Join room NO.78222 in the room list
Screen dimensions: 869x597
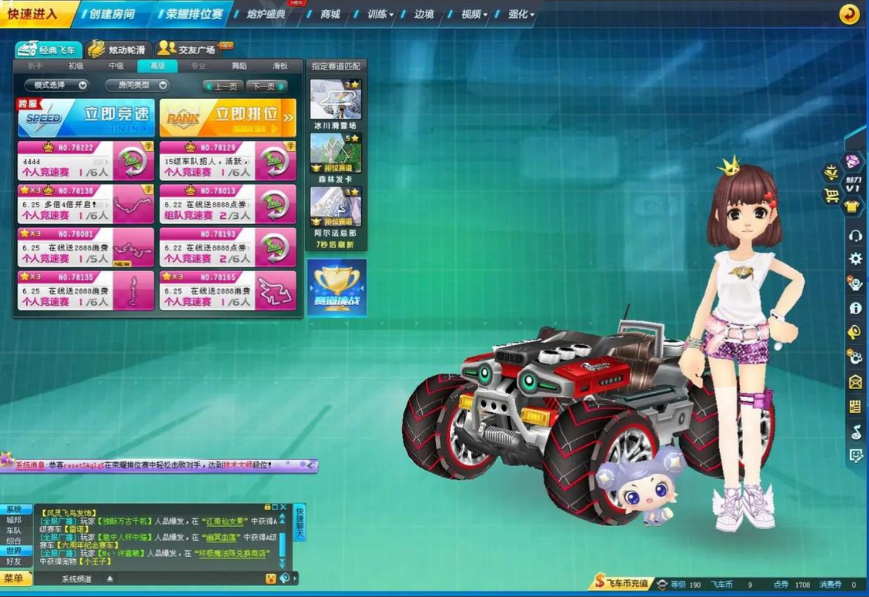(86, 161)
